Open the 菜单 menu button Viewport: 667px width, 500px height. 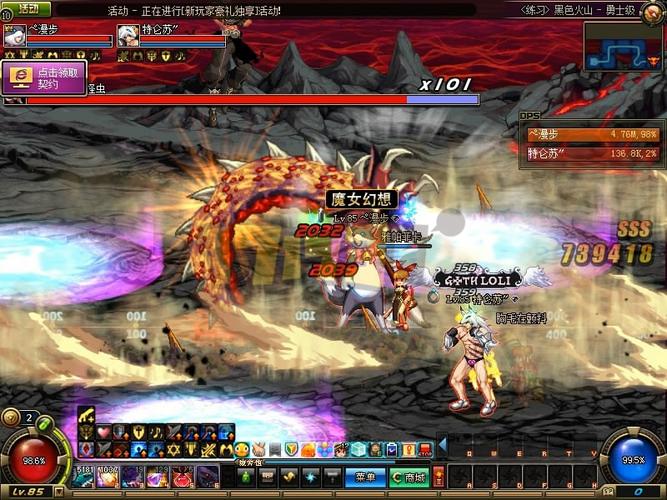pyautogui.click(x=364, y=478)
